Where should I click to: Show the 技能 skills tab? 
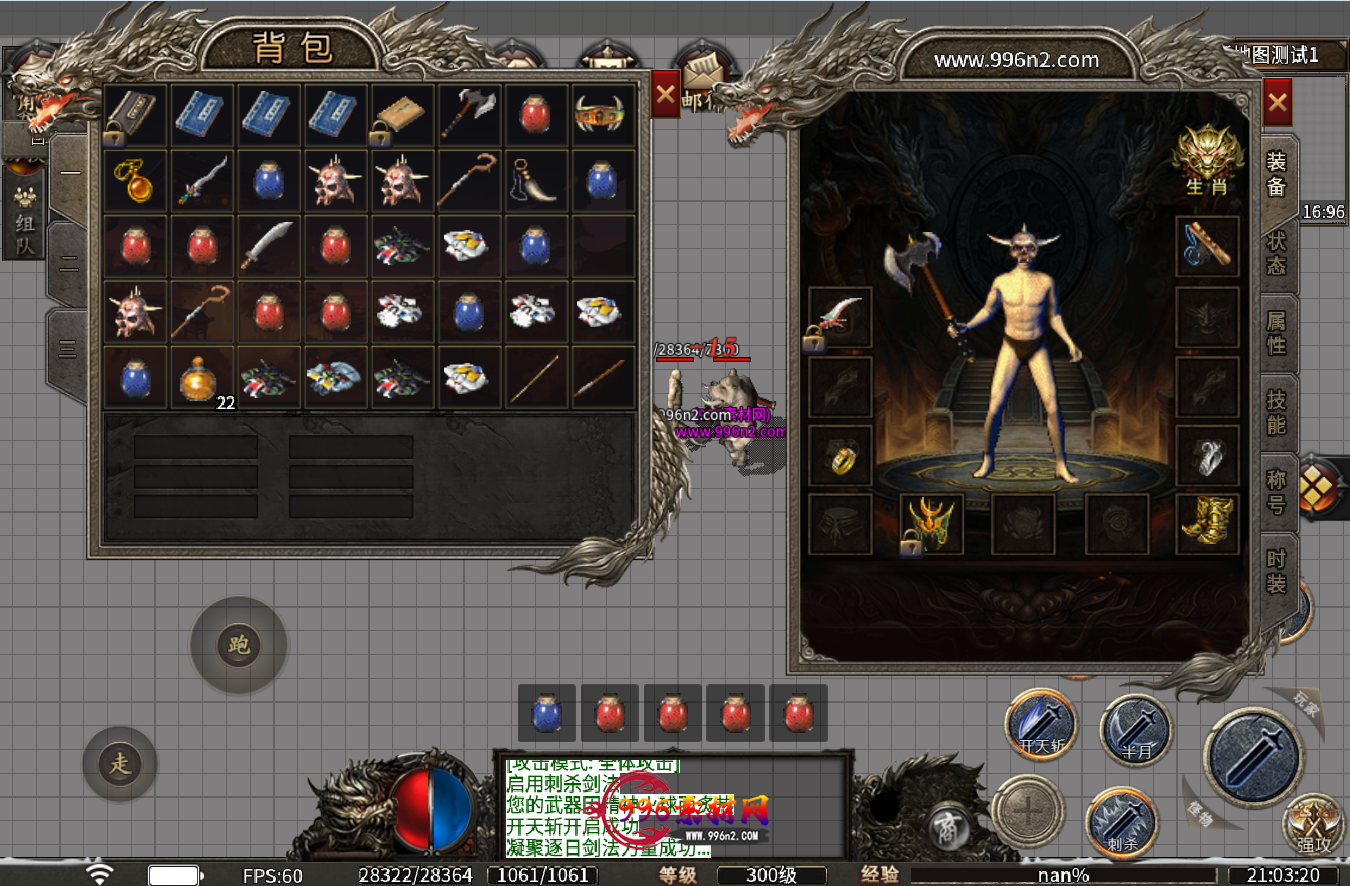(1277, 412)
